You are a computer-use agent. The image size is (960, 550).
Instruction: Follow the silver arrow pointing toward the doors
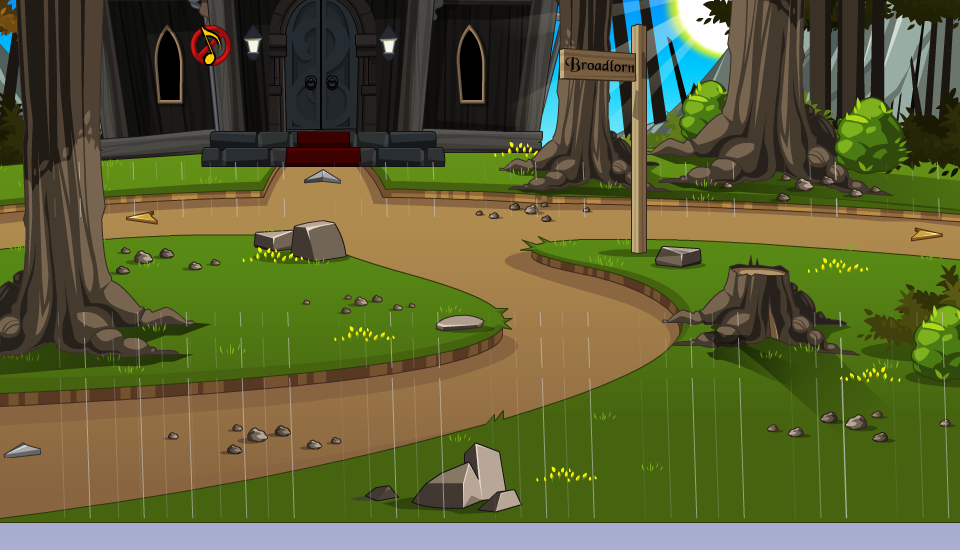pos(322,177)
